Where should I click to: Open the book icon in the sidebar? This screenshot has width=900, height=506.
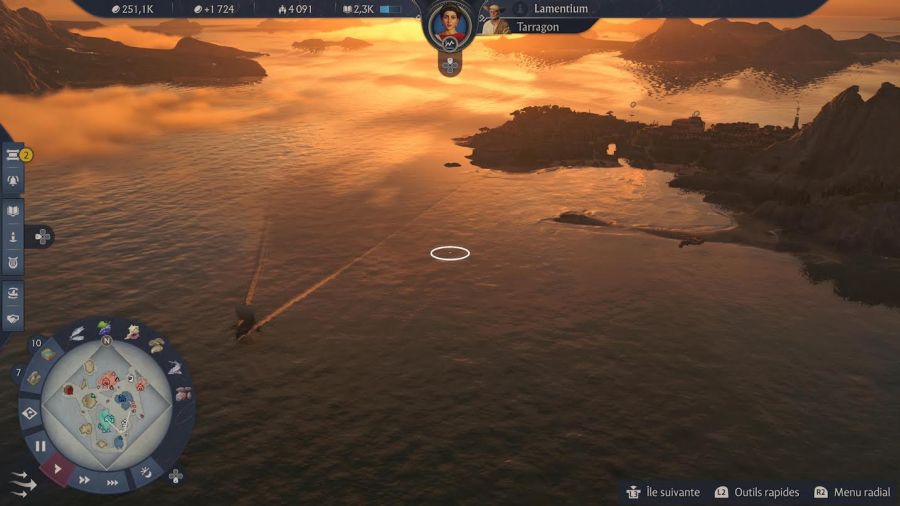coord(14,211)
